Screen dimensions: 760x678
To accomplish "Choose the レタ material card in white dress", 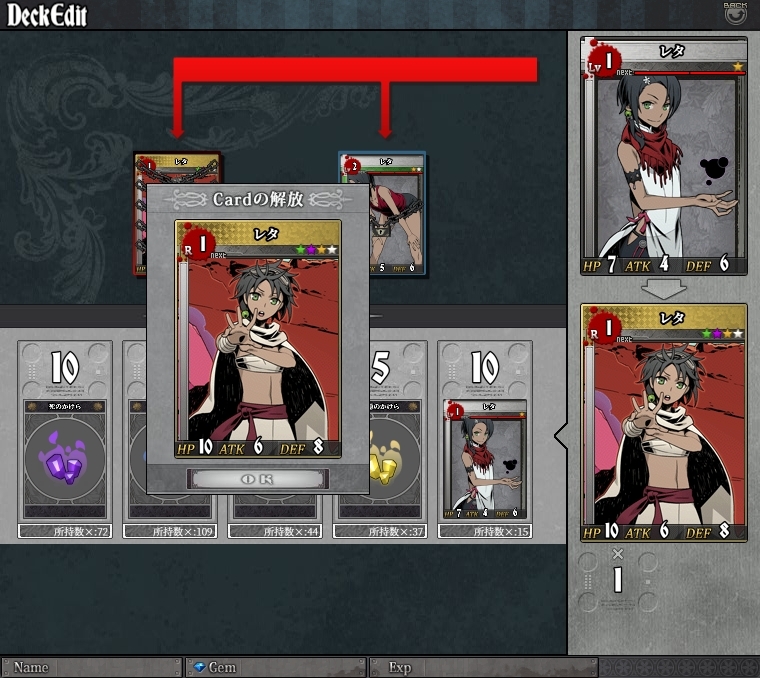I will click(485, 458).
